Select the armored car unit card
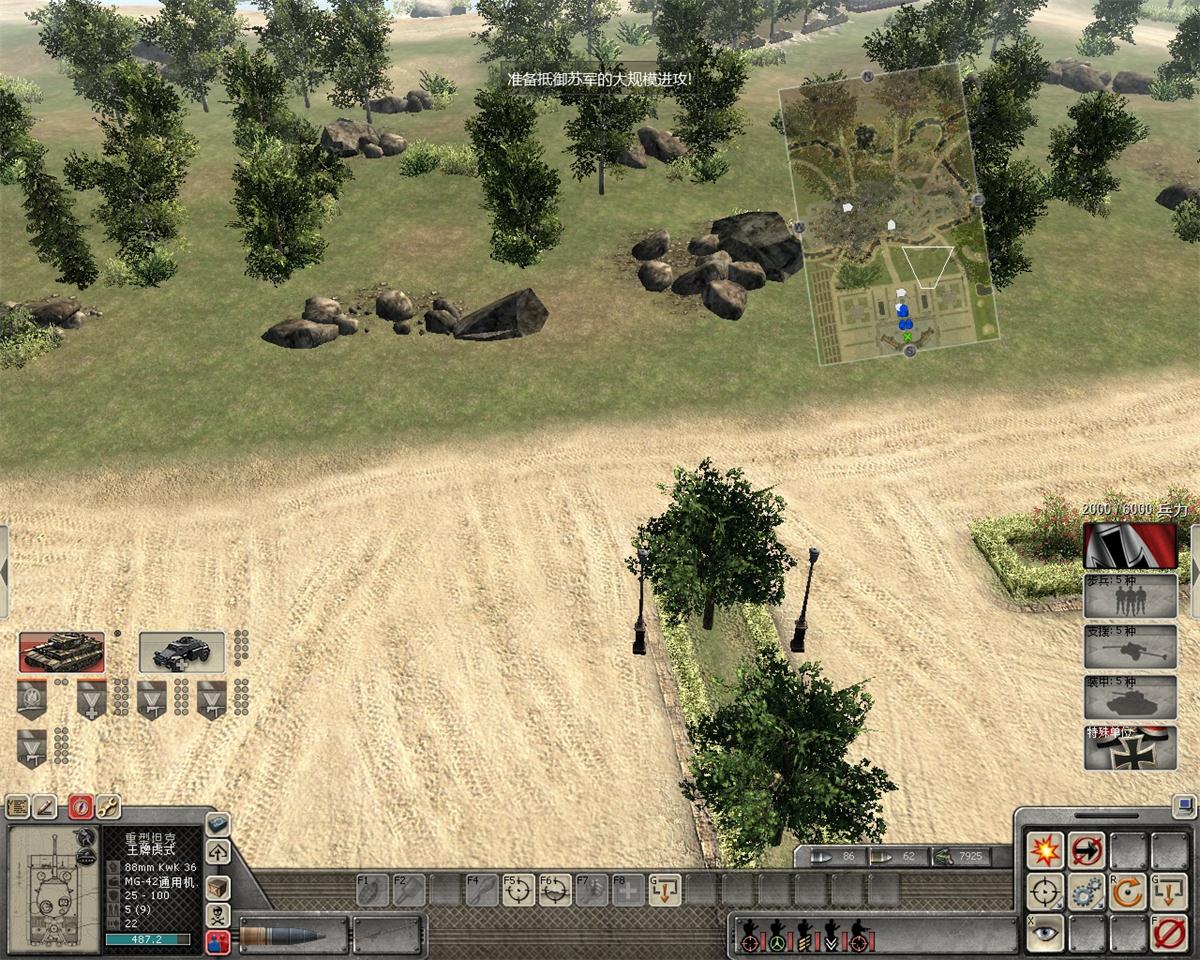The image size is (1200, 960). pos(181,652)
